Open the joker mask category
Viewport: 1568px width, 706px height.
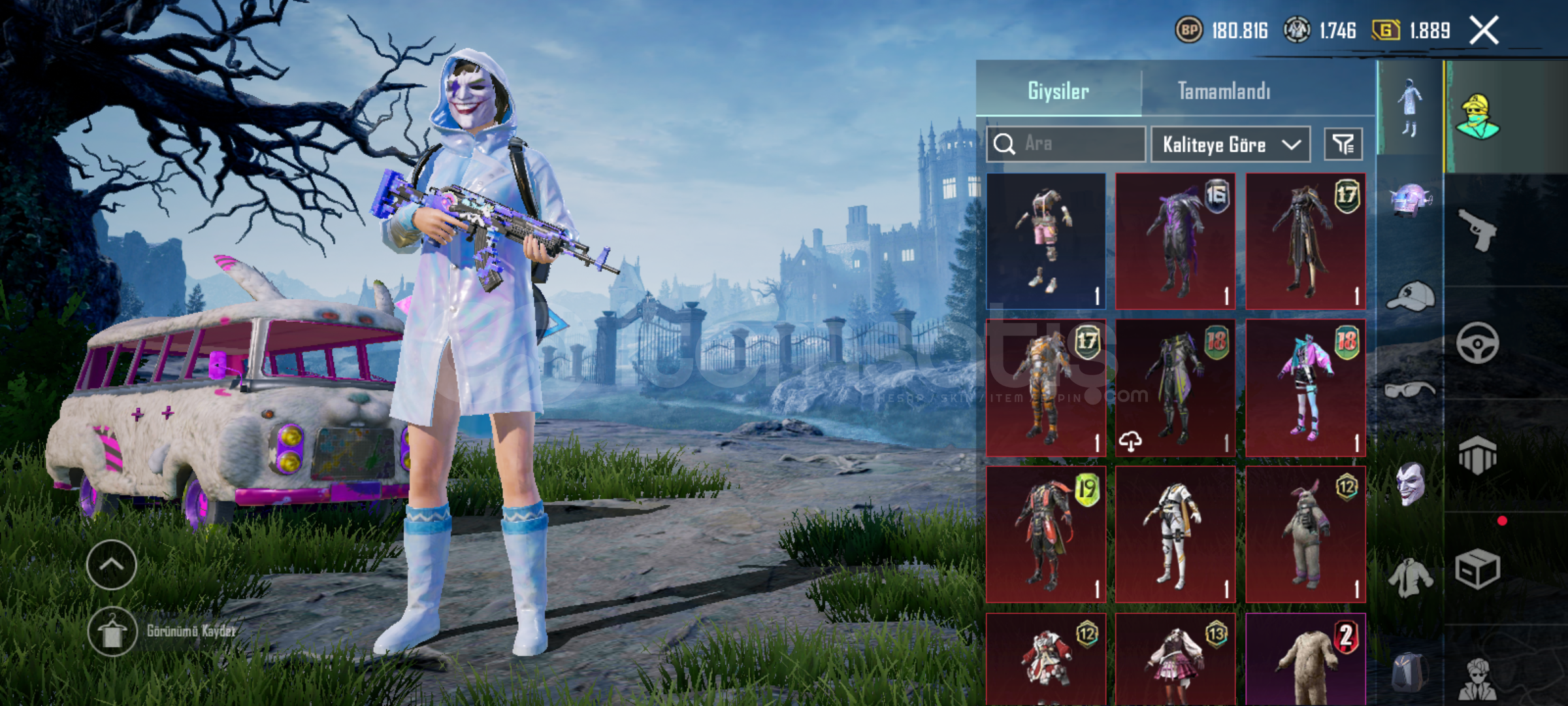tap(1410, 484)
